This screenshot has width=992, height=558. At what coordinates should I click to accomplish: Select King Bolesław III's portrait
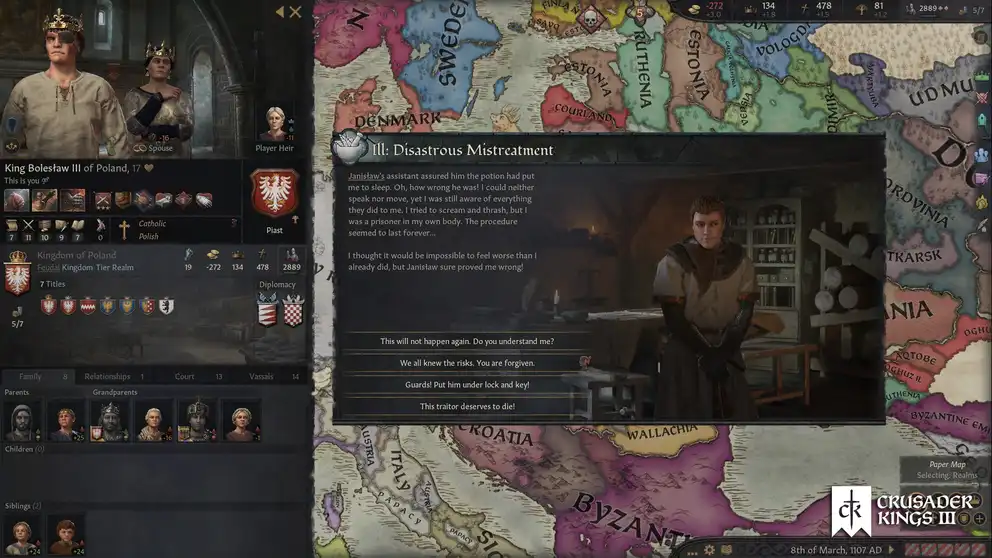(60, 80)
